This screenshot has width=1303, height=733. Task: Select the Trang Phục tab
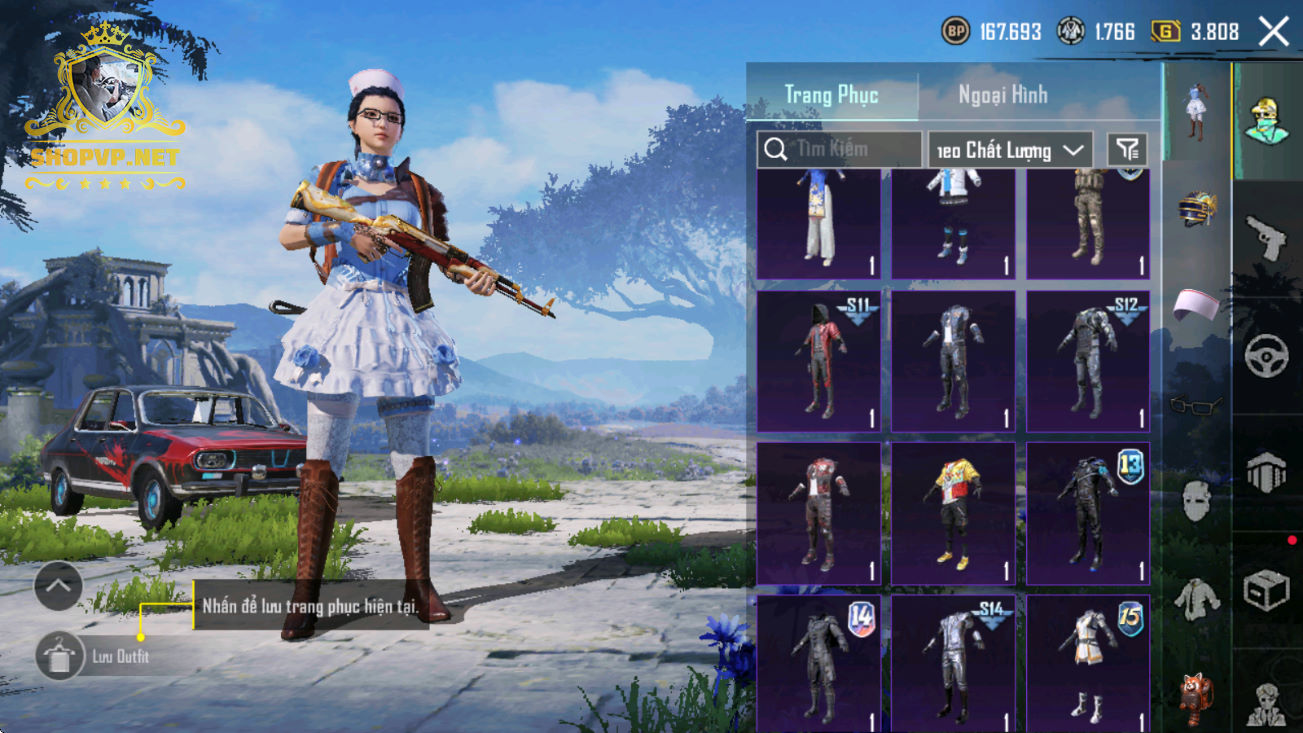click(x=831, y=95)
